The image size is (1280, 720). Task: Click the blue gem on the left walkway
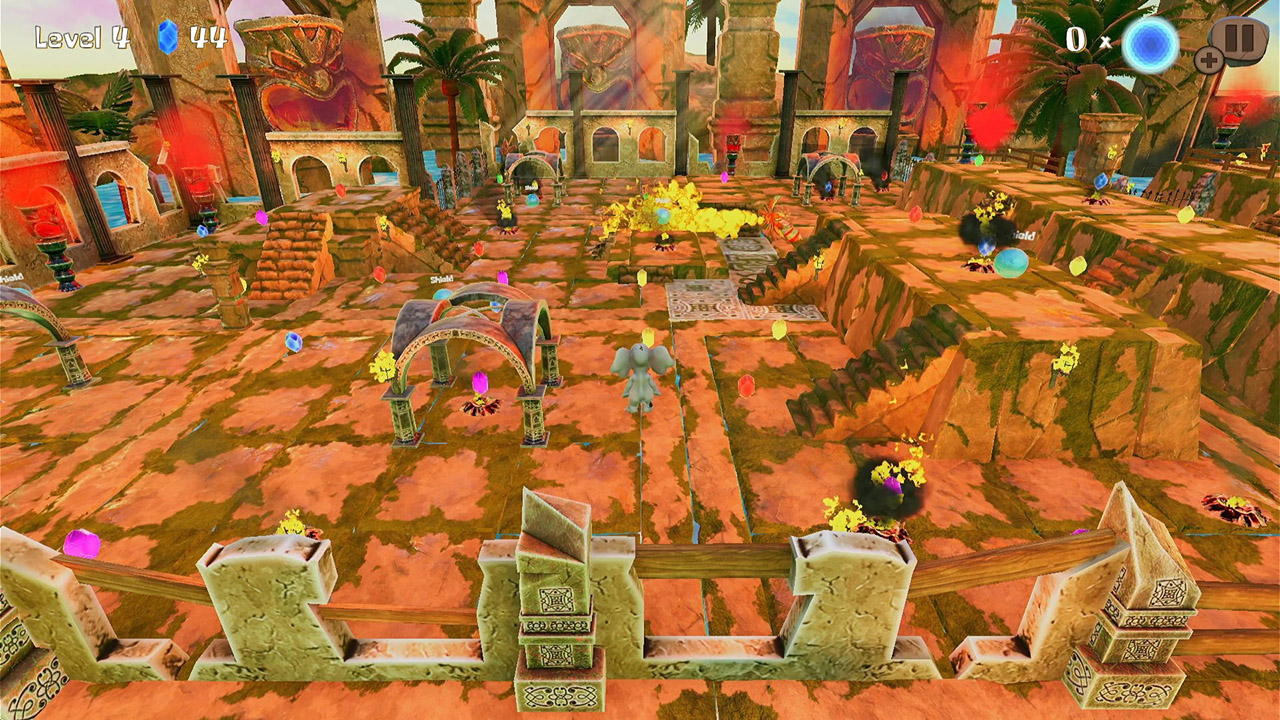(x=293, y=344)
